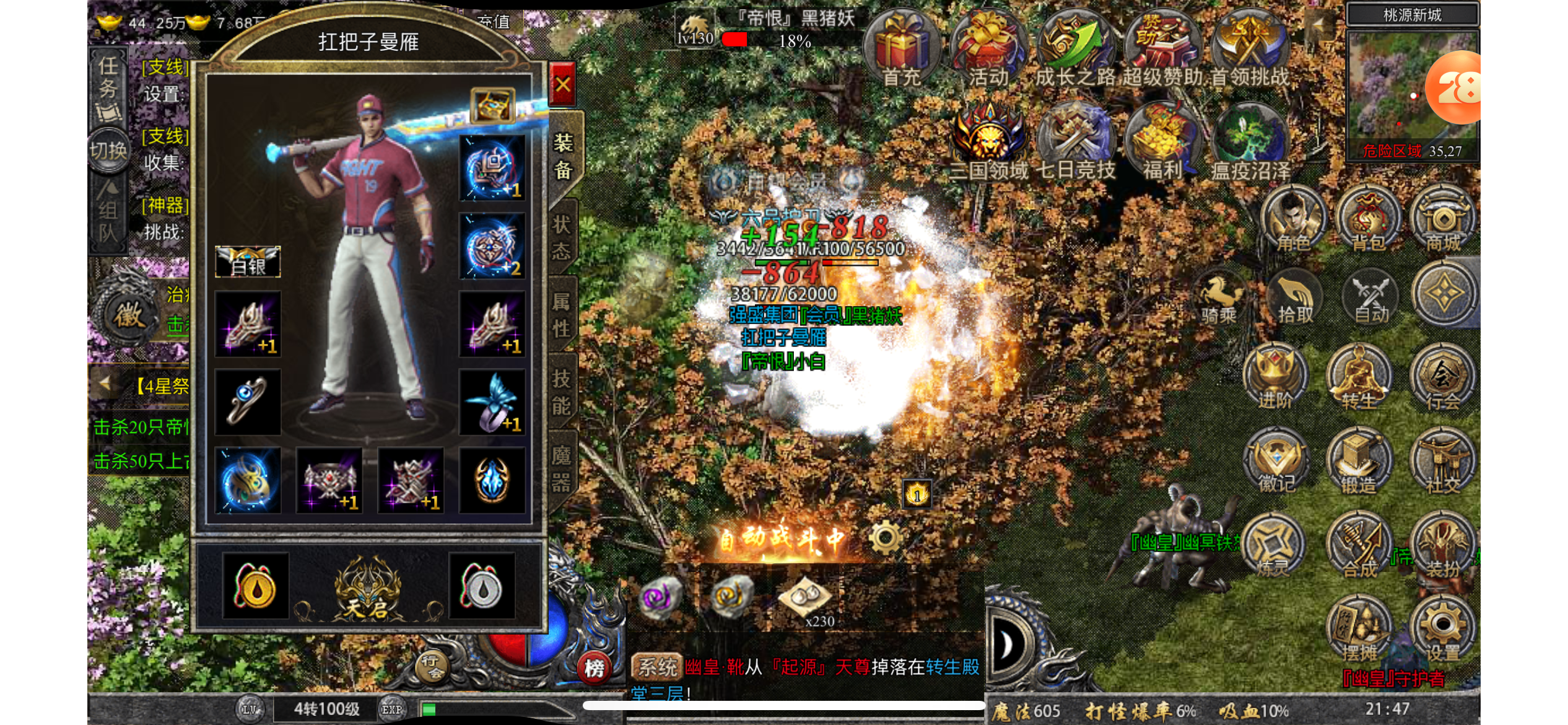Image resolution: width=1568 pixels, height=725 pixels.
Task: Open the 设置 settings gear
Action: pyautogui.click(x=1442, y=629)
